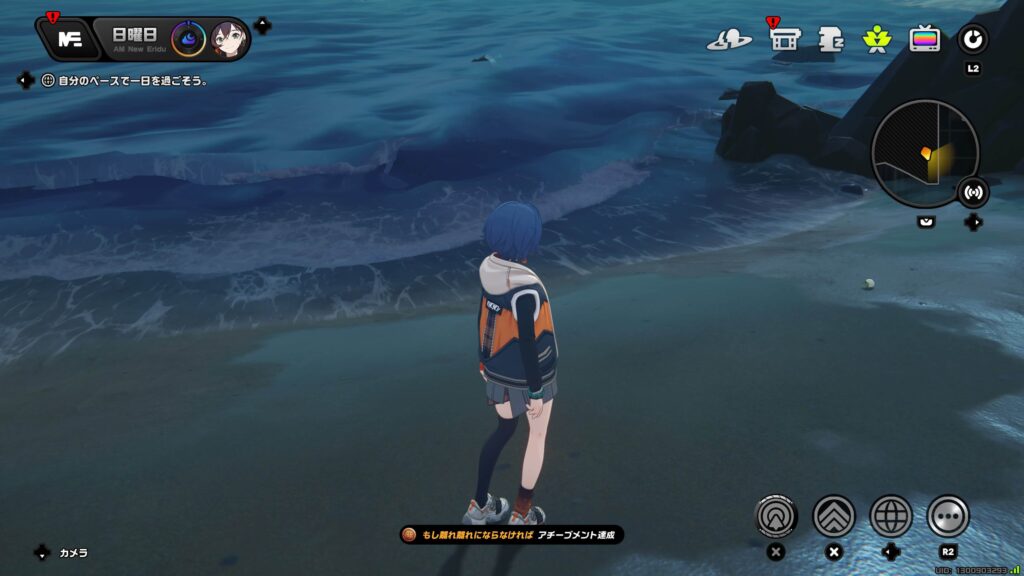Click the moon time-of-day clock icon

[x=188, y=40]
